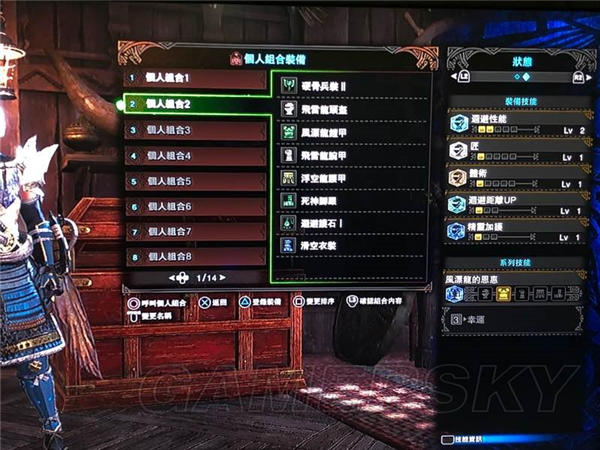The height and width of the screenshot is (450, 600).
Task: Select loadout 個人組合3
Action: (195, 130)
